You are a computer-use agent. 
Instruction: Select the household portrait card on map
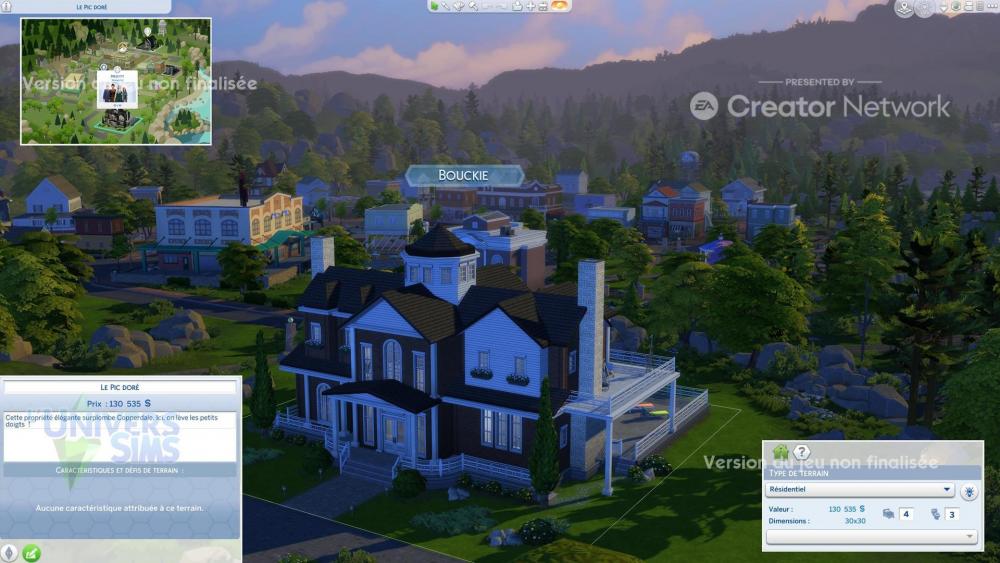click(116, 89)
